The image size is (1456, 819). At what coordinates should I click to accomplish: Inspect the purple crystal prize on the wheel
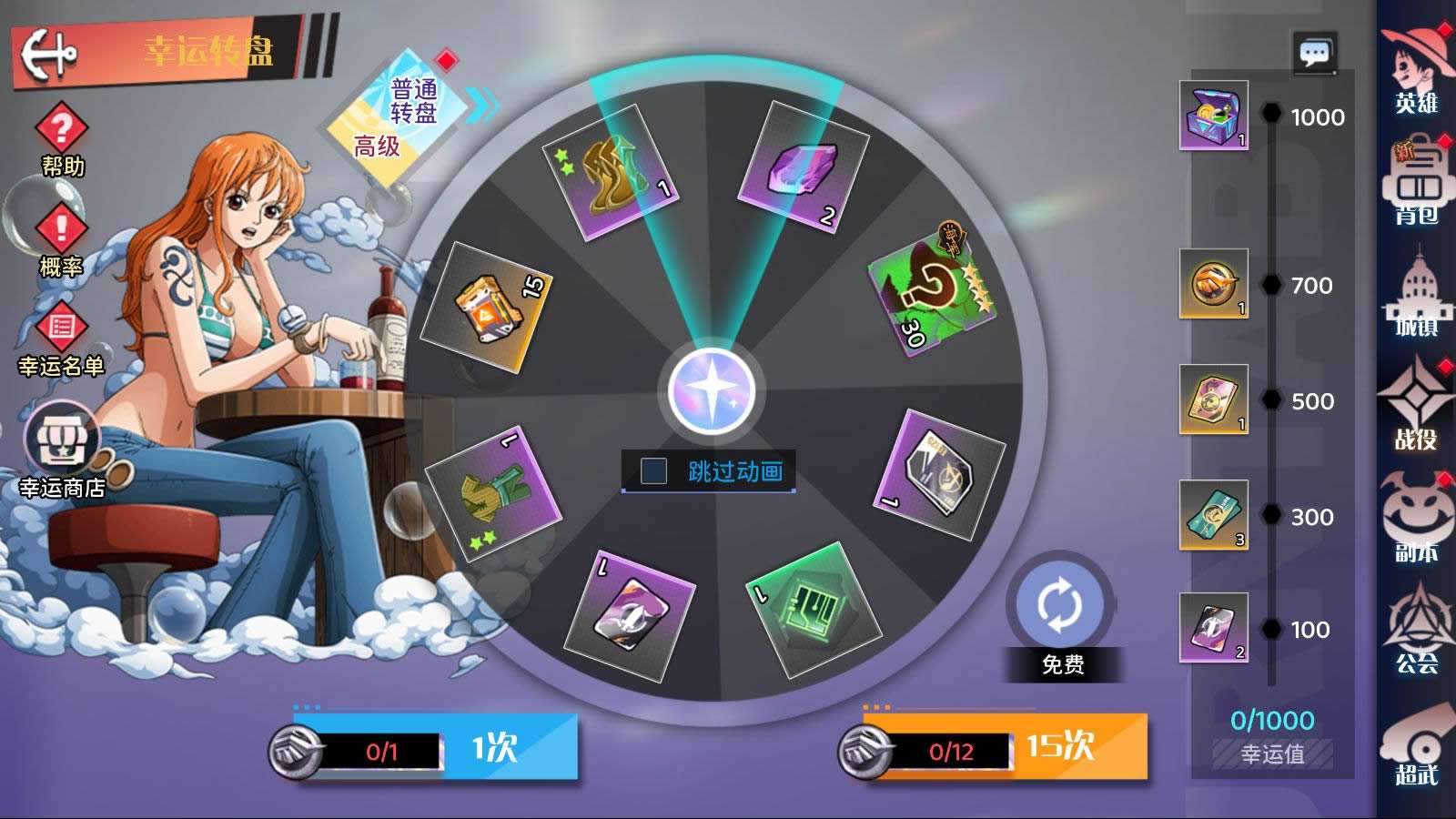click(x=802, y=168)
